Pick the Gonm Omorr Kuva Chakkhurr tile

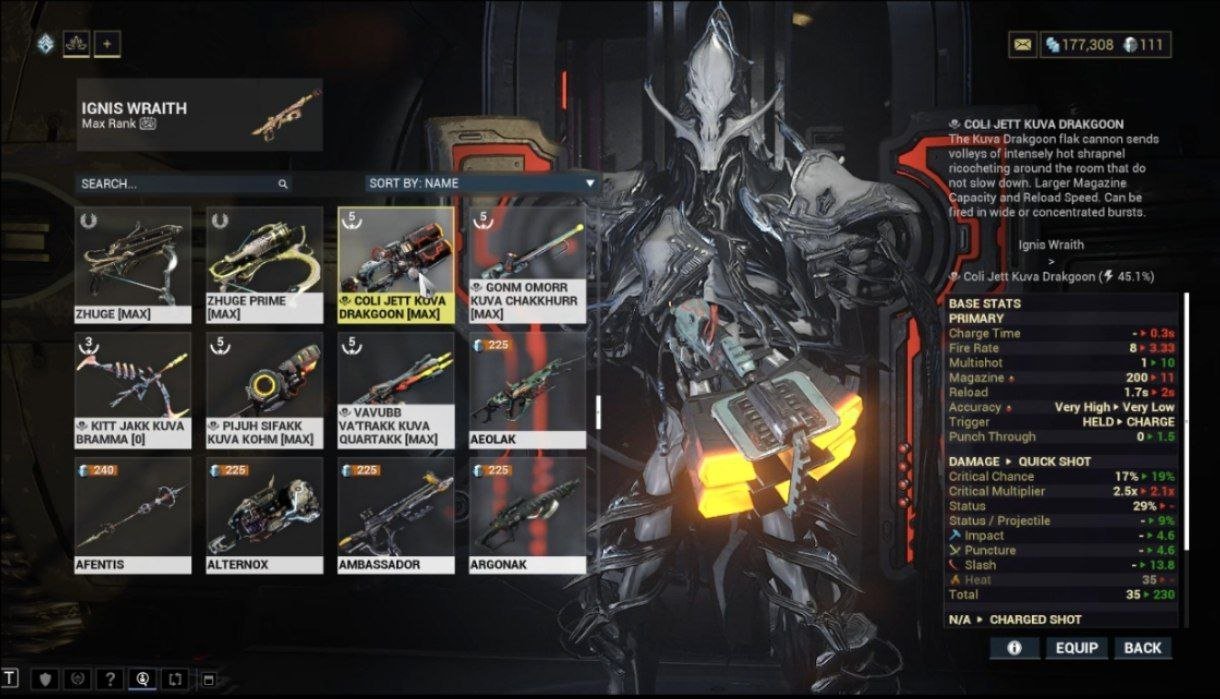[527, 263]
